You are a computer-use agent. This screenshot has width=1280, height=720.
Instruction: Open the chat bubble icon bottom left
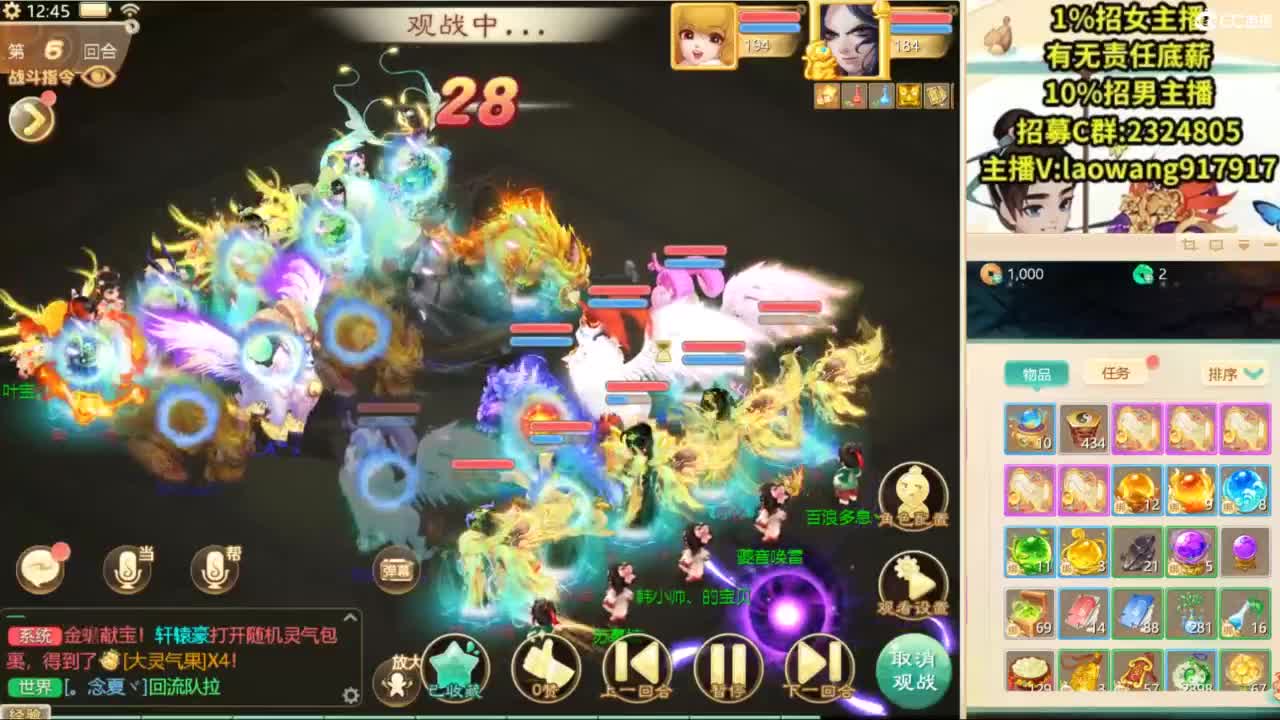click(40, 566)
